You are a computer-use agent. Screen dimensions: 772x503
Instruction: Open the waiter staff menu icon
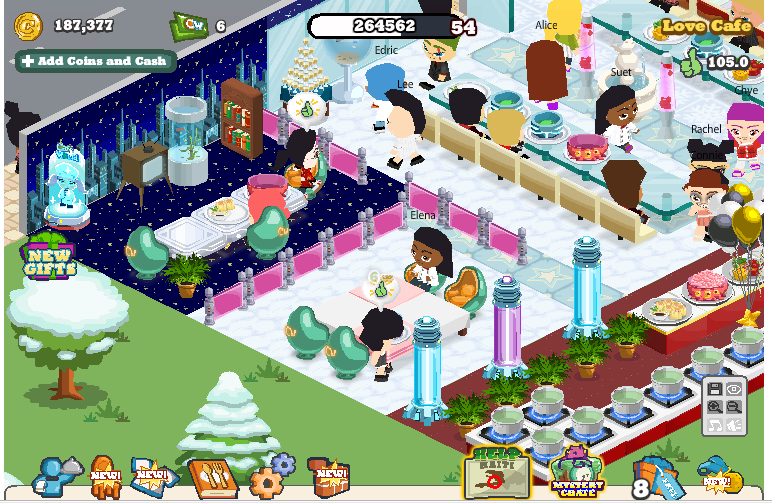(51, 479)
